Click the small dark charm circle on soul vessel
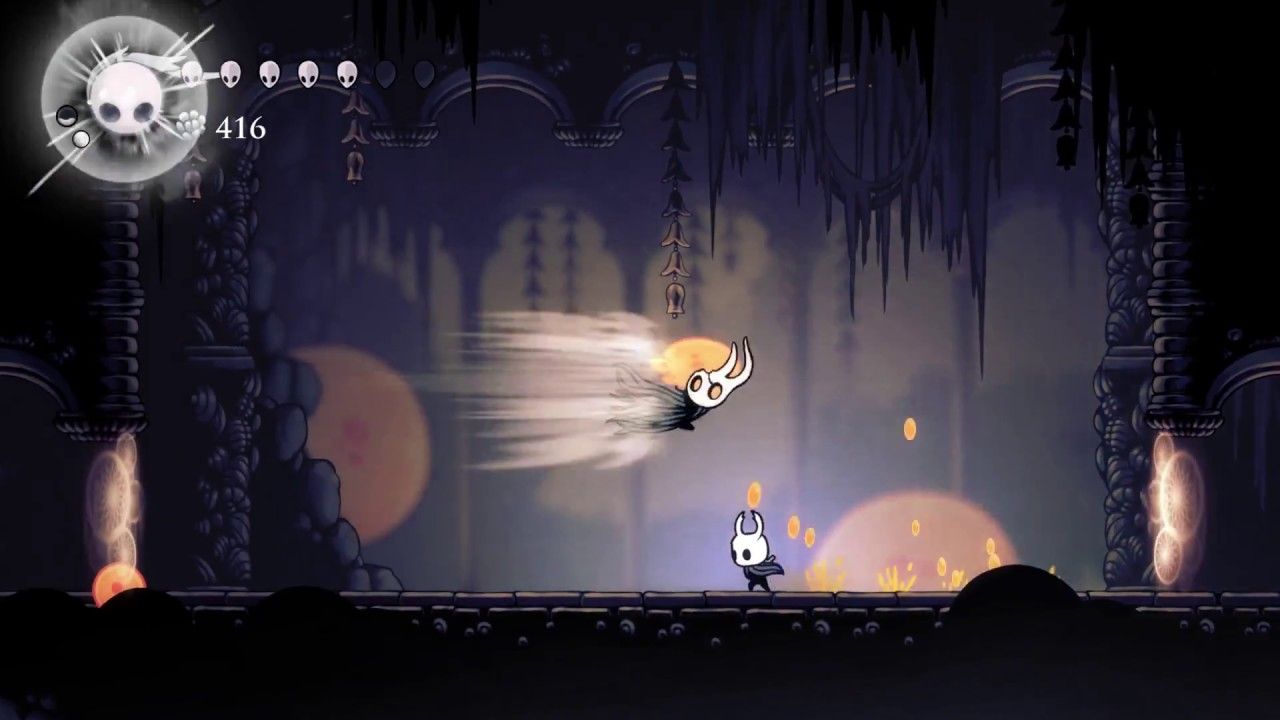1280x720 pixels. (x=67, y=115)
